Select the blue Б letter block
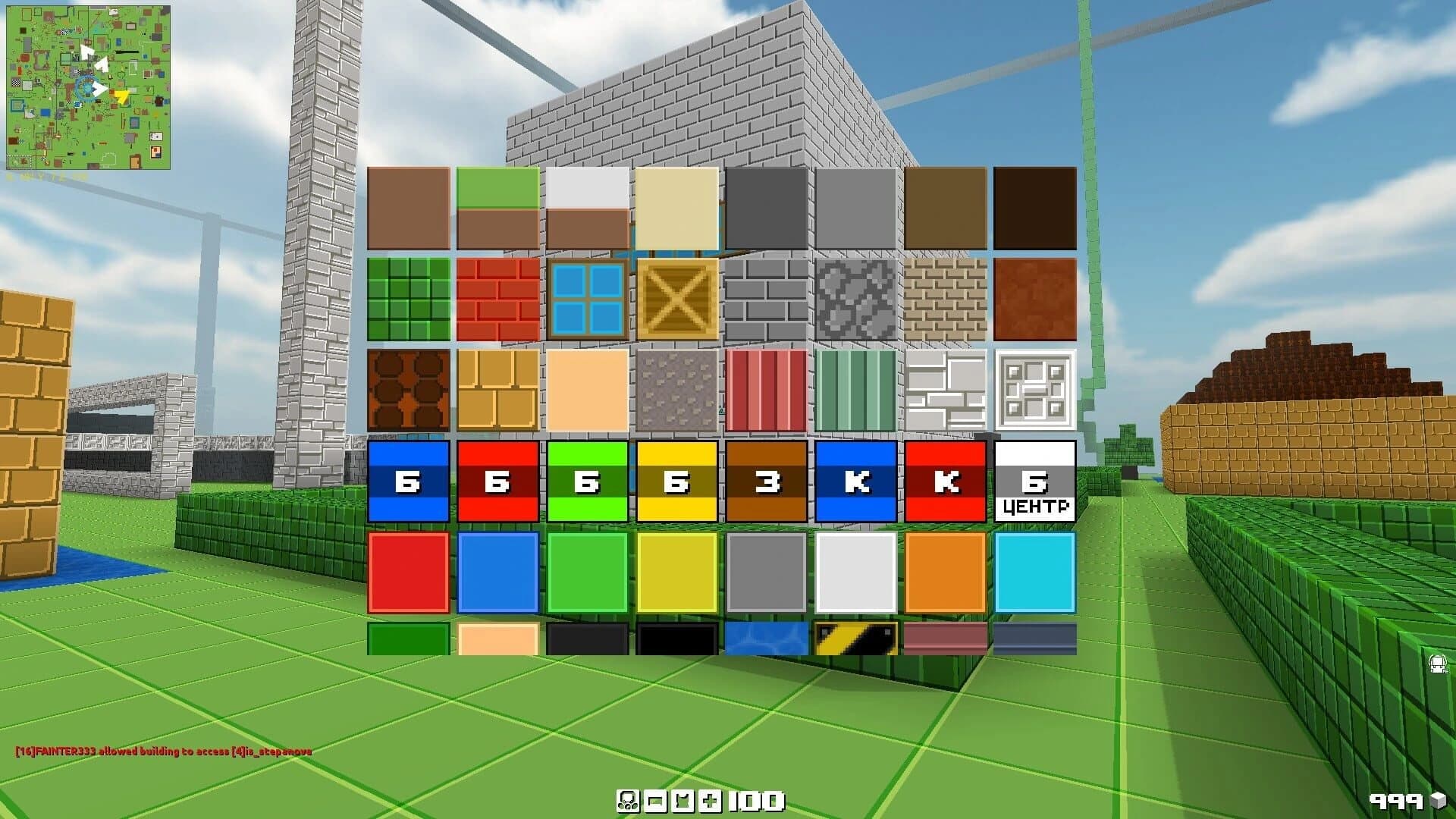 [409, 482]
